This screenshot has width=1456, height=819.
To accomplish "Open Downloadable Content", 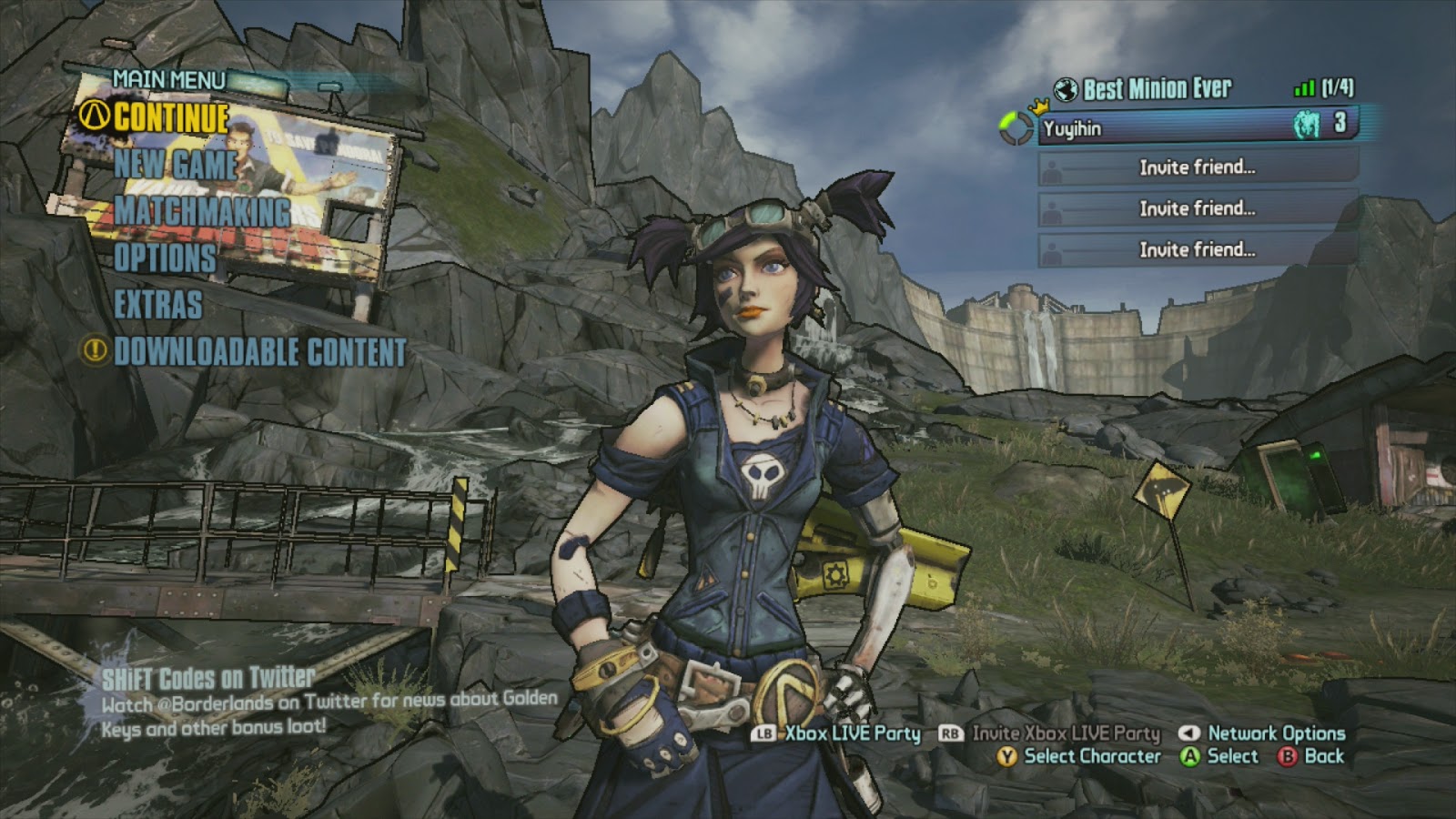I will coord(259,352).
